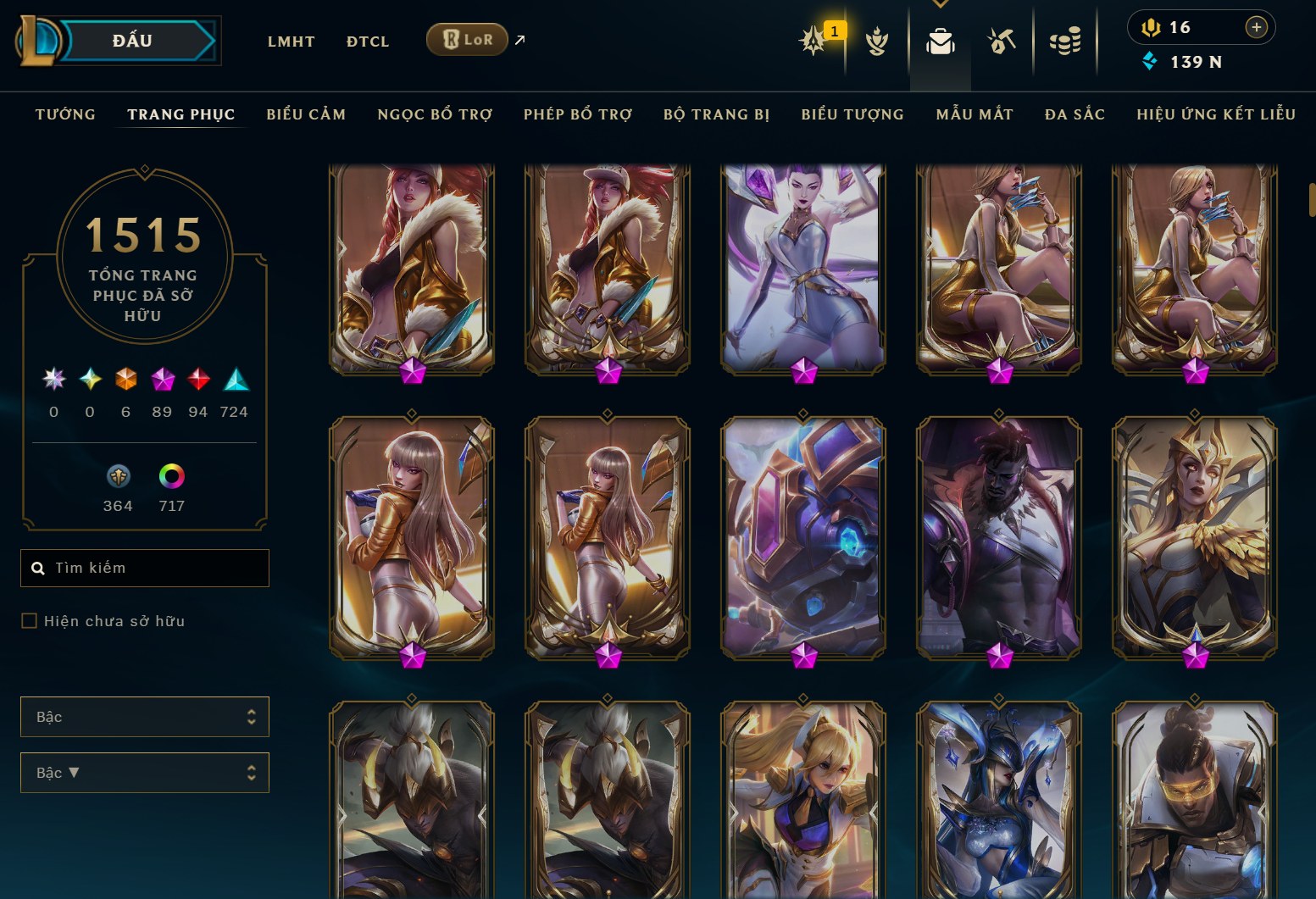Click the ward skin icon showing 364
Viewport: 1316px width, 899px height.
point(118,476)
